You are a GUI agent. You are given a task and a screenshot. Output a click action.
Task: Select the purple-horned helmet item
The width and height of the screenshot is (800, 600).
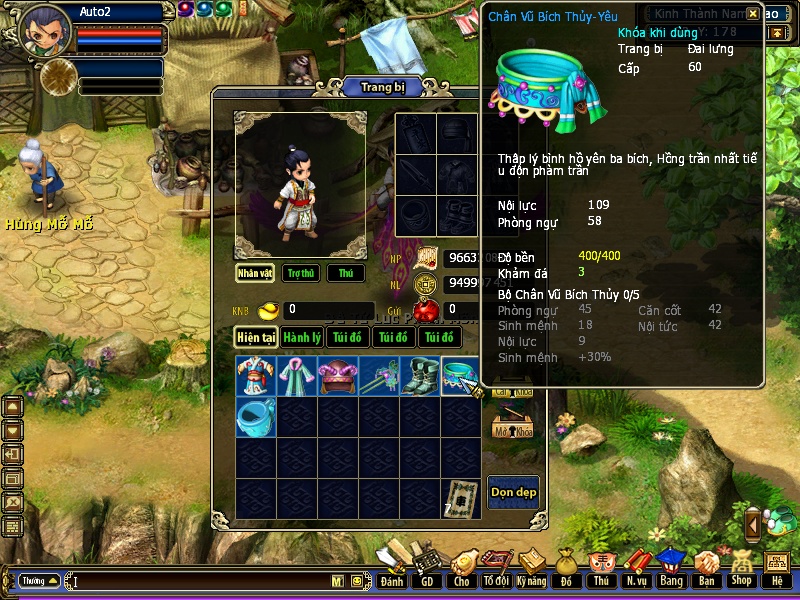pos(338,376)
